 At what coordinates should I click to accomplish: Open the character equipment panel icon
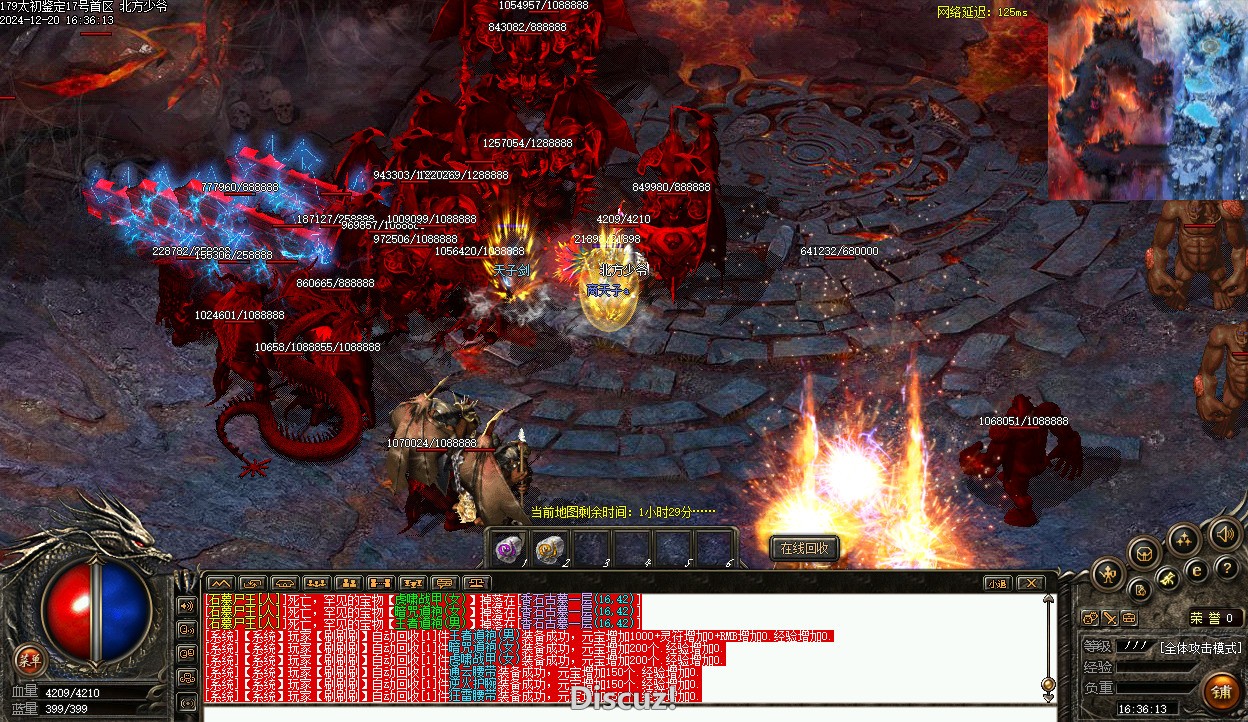pos(1108,573)
